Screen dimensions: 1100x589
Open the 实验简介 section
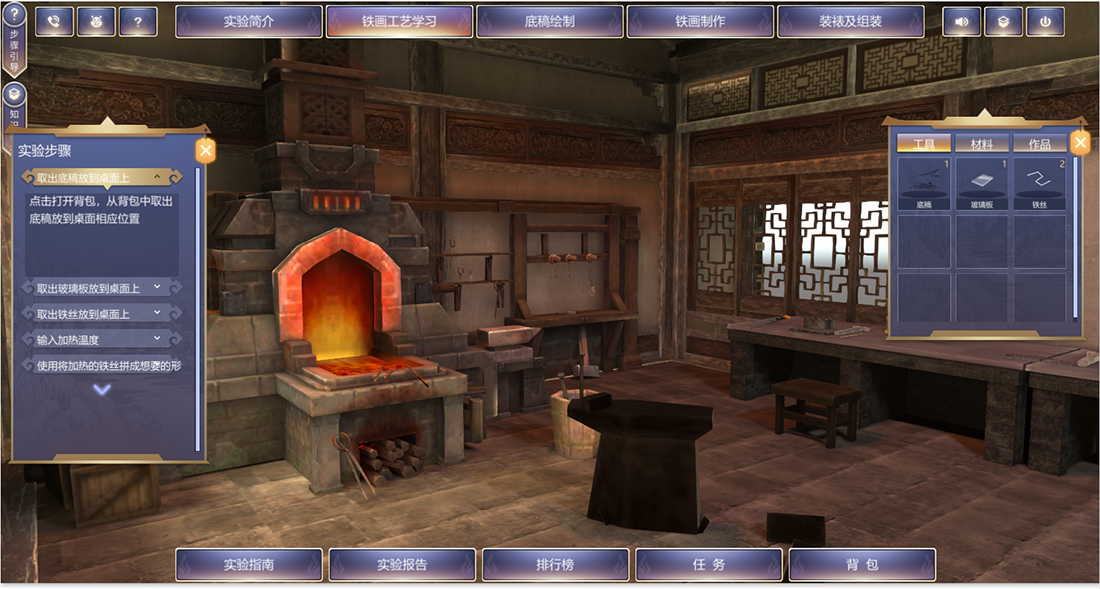pyautogui.click(x=249, y=21)
